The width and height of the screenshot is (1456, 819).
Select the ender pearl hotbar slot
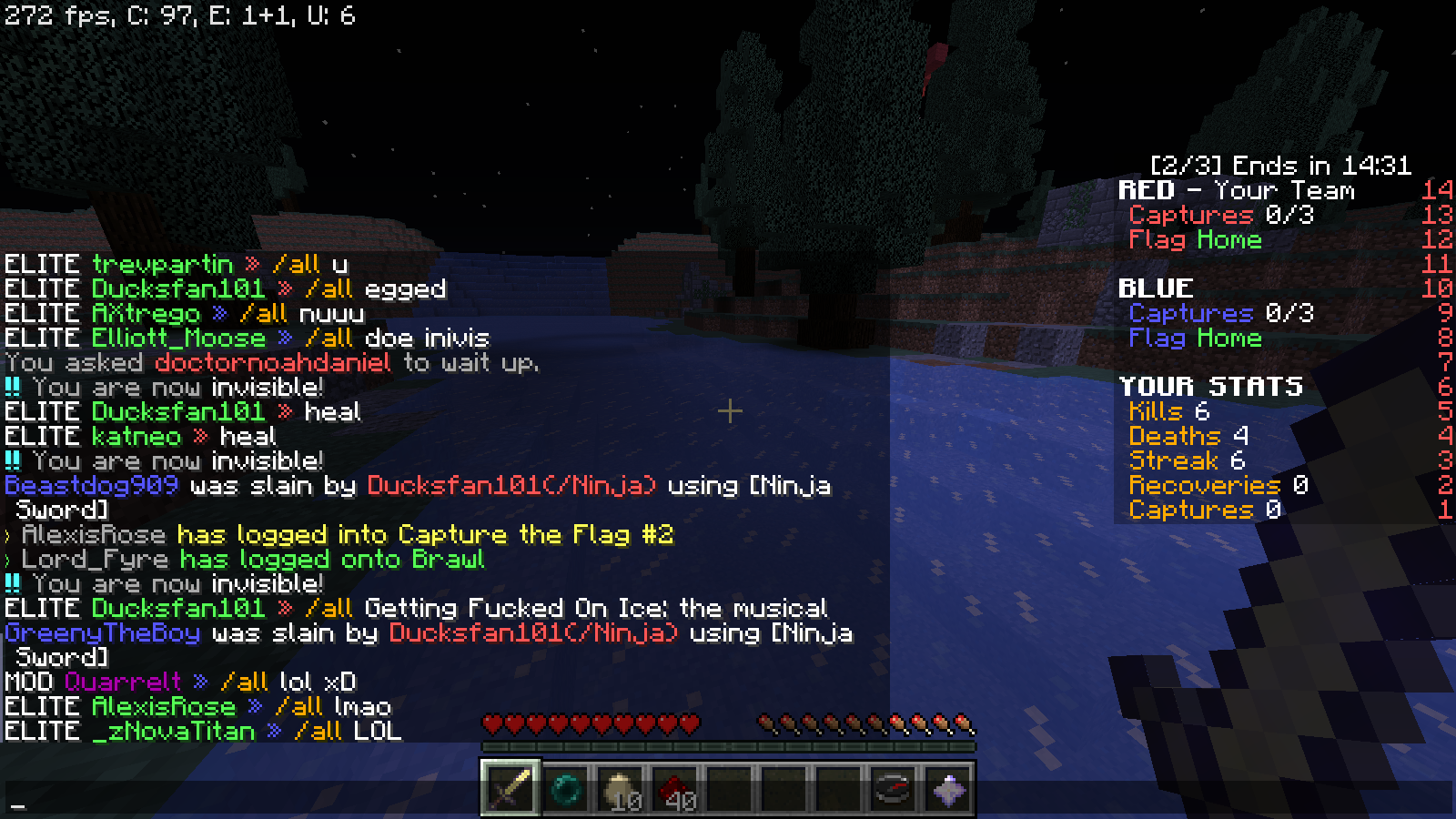point(565,788)
